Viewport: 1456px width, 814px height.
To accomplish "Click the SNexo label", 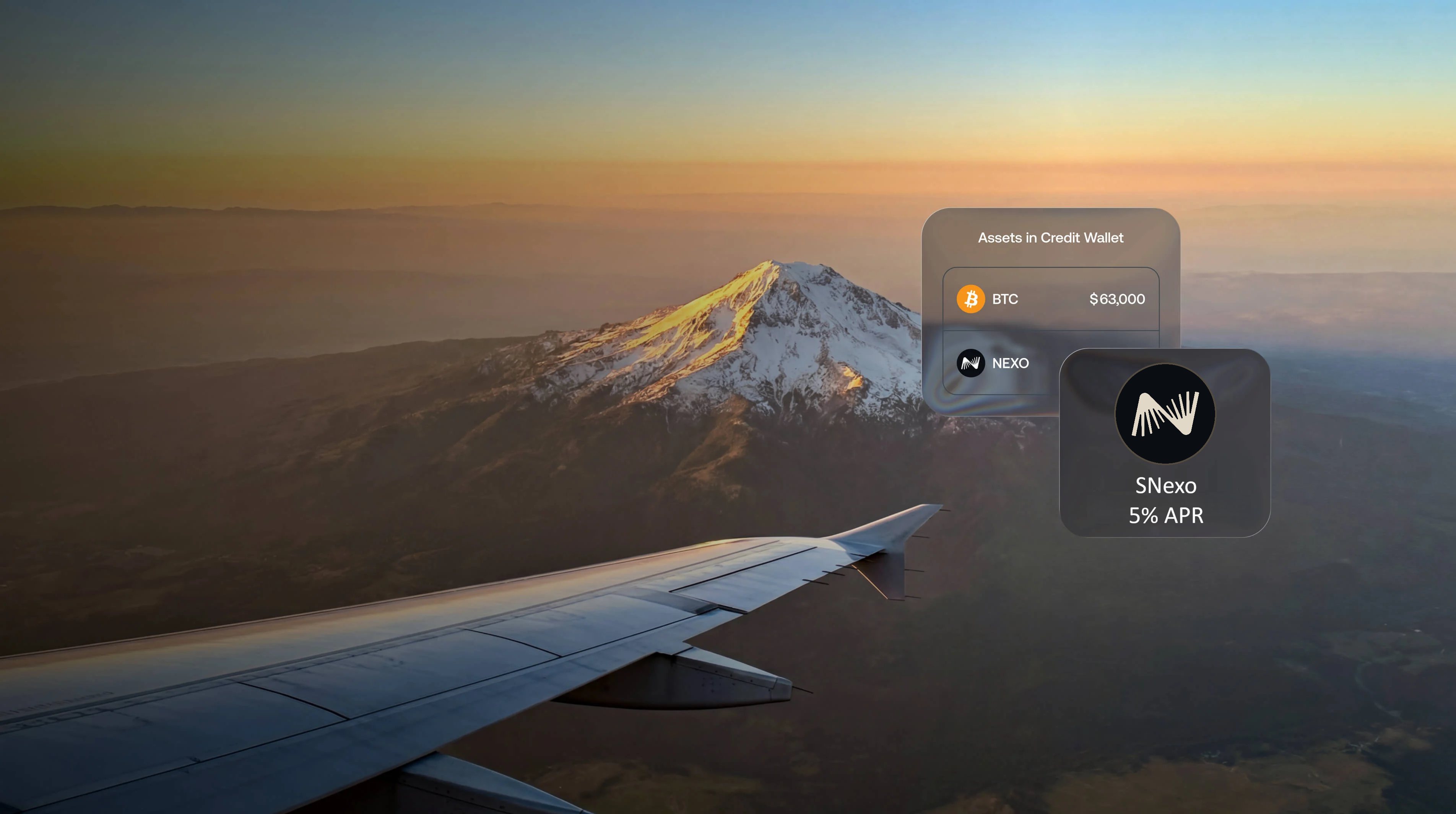I will (x=1165, y=485).
